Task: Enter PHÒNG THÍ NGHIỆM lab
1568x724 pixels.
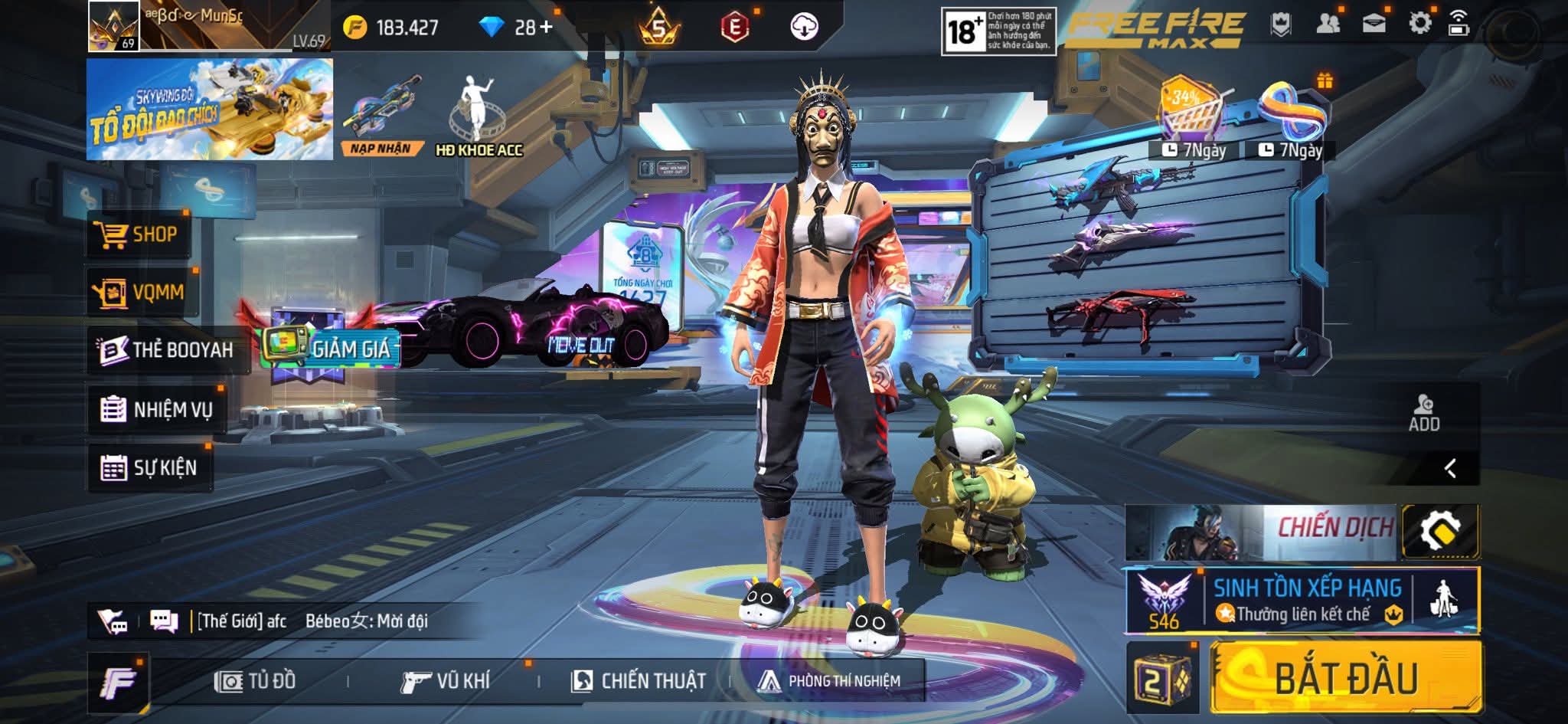Action: click(829, 681)
